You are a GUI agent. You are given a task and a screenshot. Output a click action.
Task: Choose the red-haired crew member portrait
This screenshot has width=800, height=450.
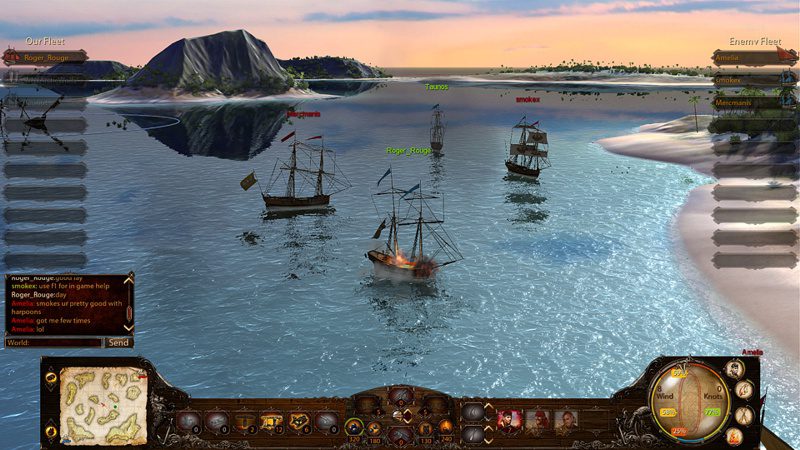510,420
